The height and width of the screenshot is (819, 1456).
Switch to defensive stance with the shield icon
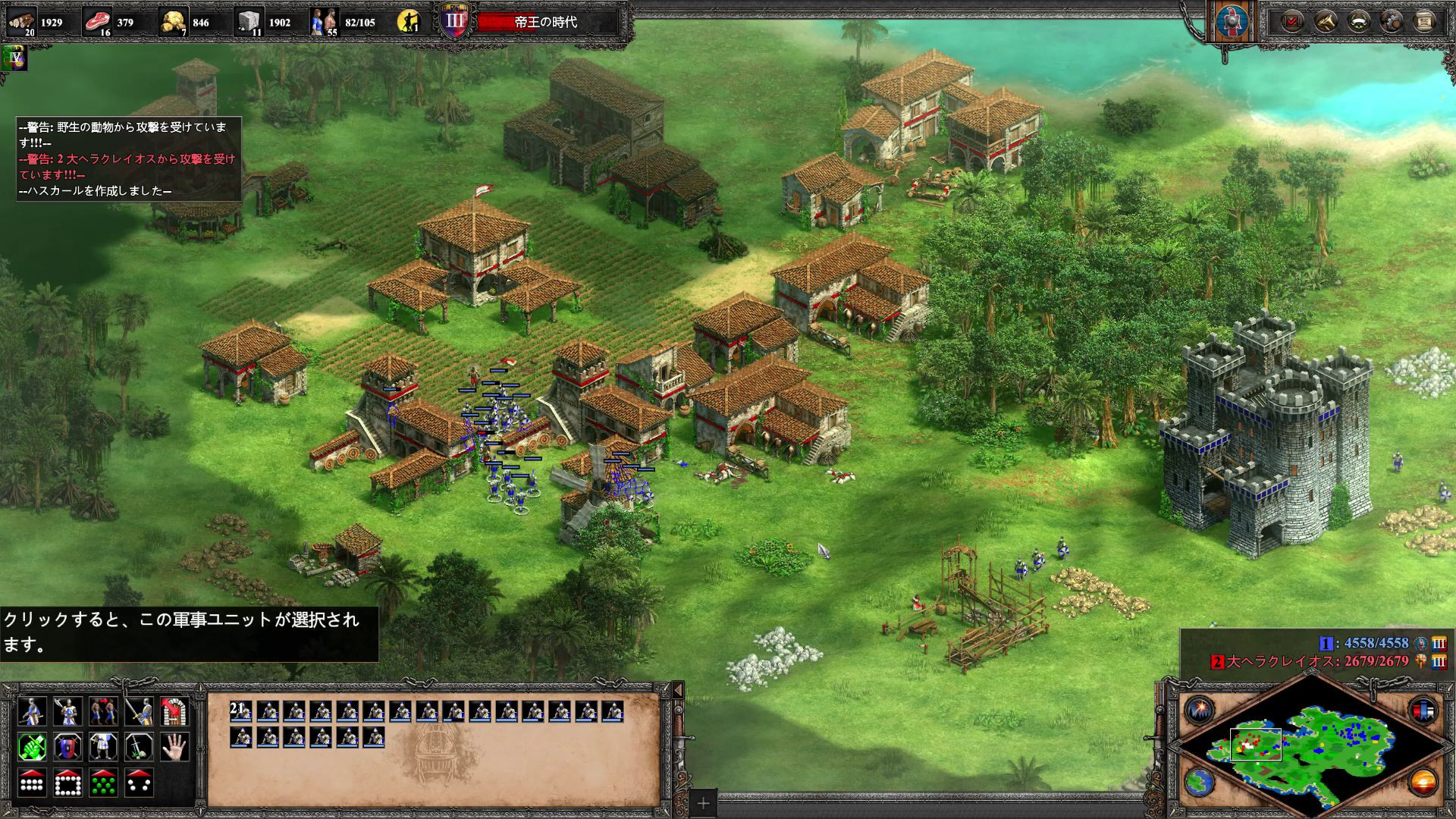point(66,746)
